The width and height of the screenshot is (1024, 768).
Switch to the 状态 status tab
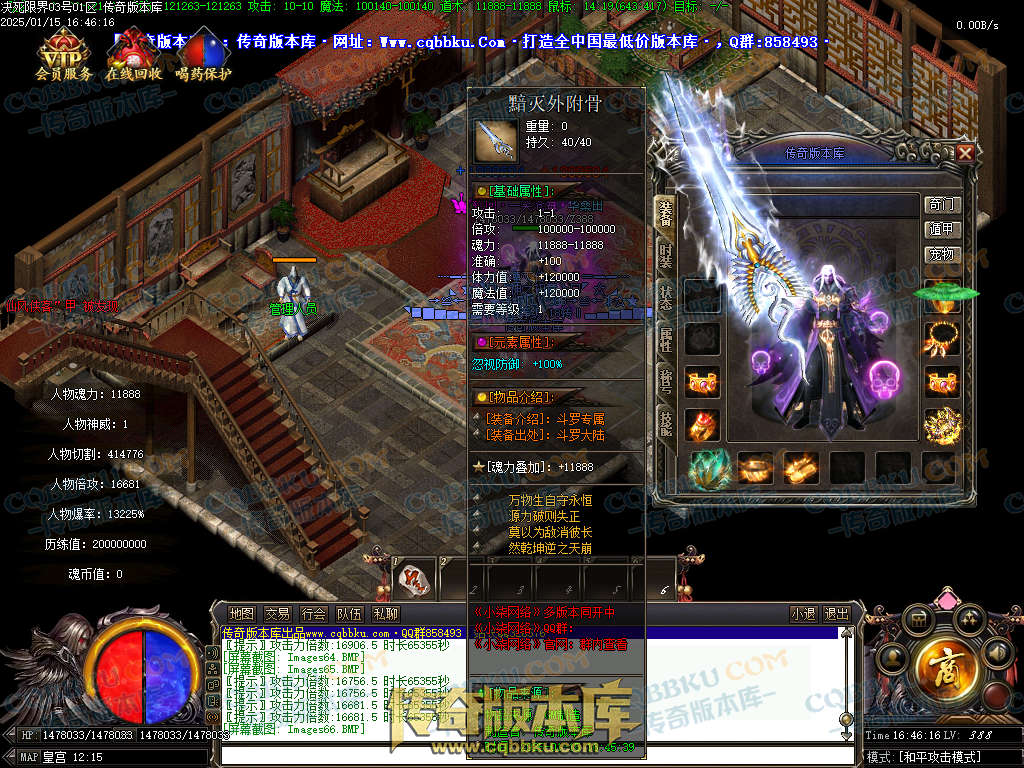[x=665, y=297]
